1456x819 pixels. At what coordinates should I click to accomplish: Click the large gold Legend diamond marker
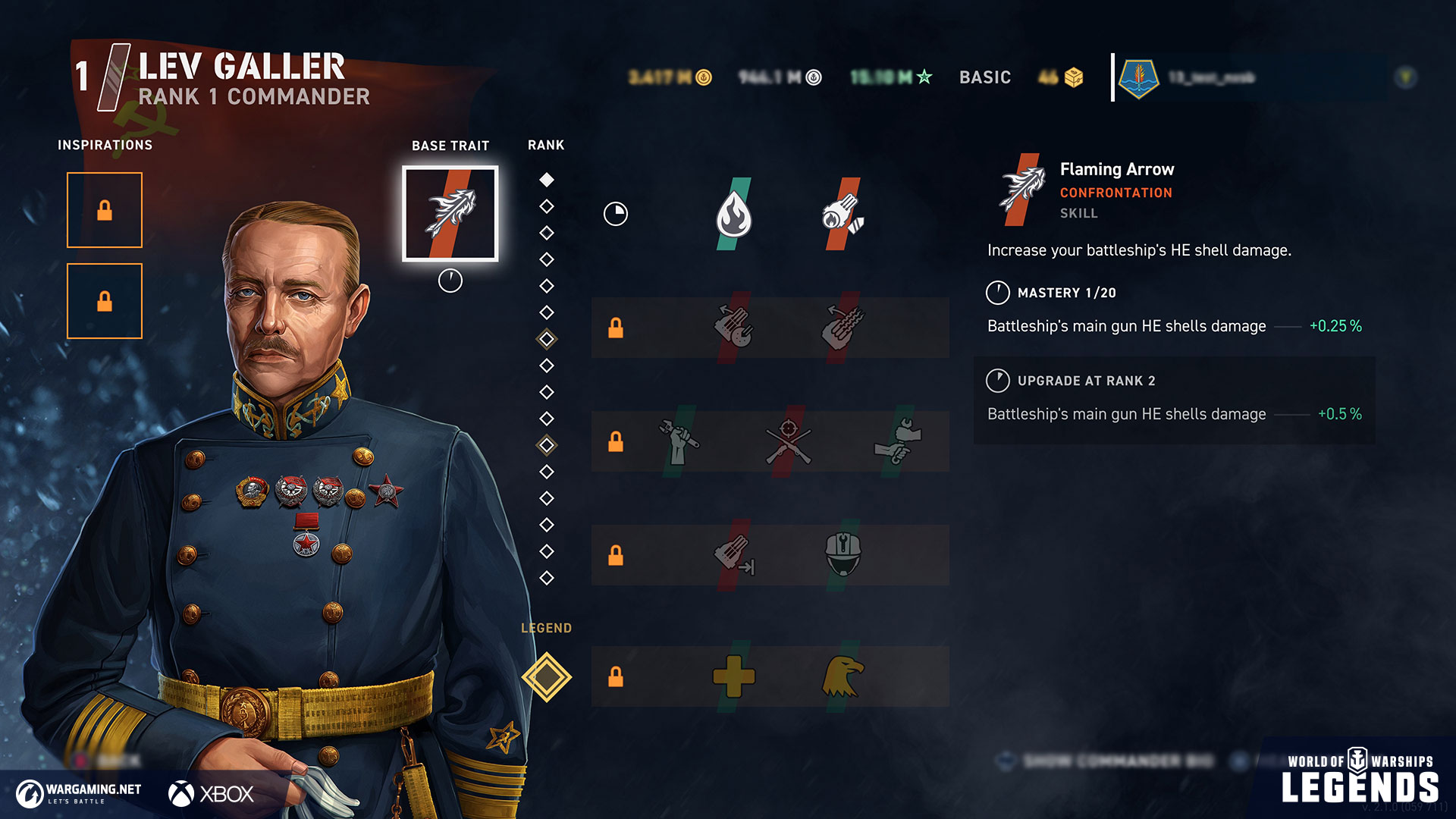click(546, 676)
